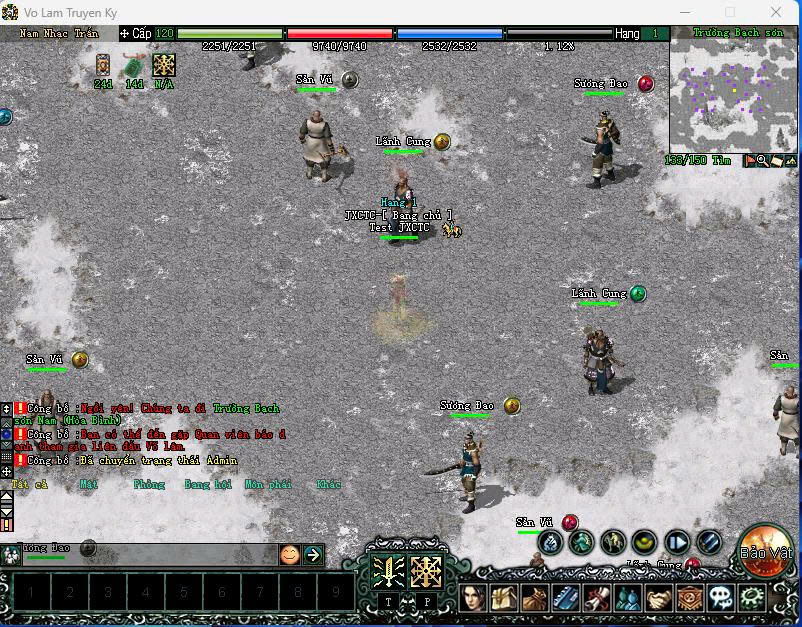Select the left-hand sword skill slot
This screenshot has height=627, width=802.
pyautogui.click(x=387, y=571)
